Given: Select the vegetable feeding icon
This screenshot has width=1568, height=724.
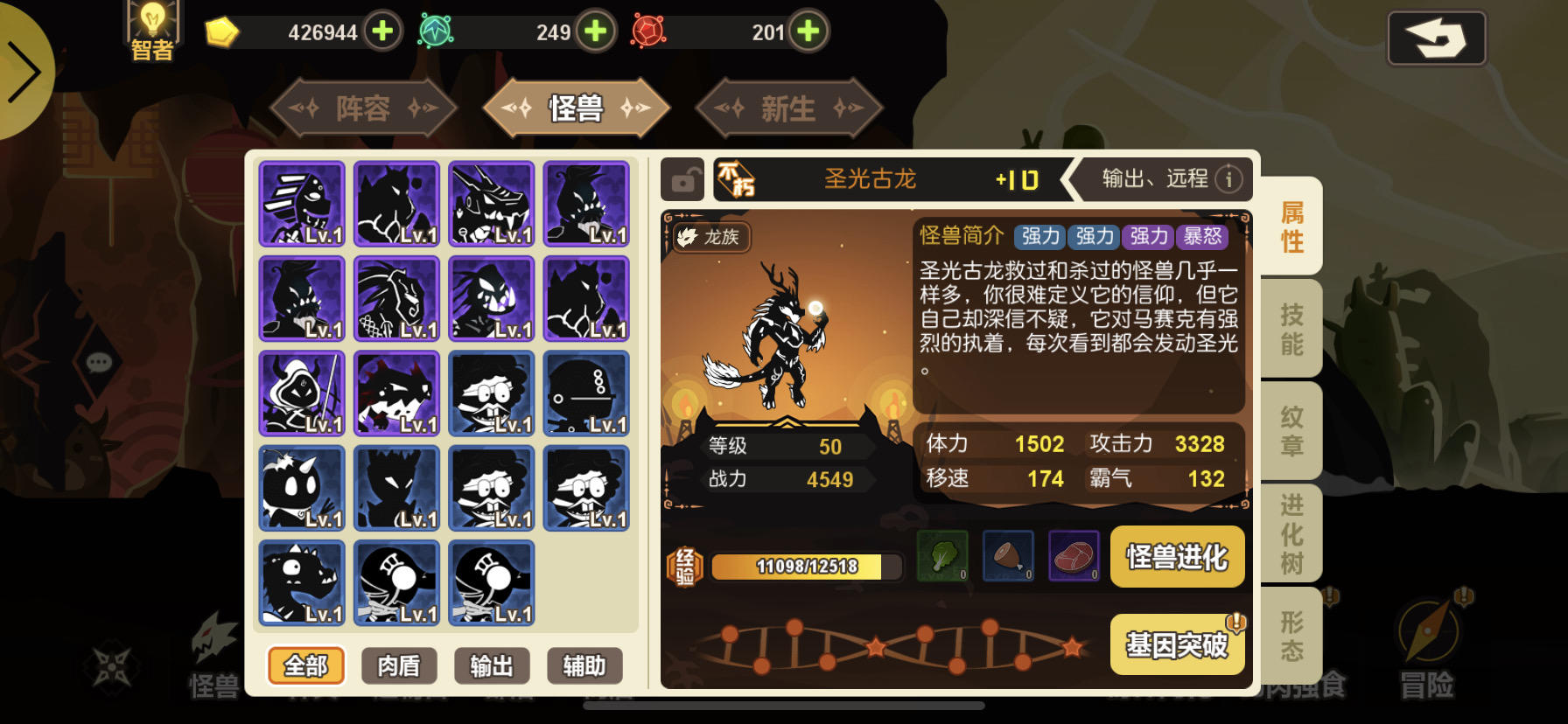Looking at the screenshot, I should pyautogui.click(x=943, y=556).
